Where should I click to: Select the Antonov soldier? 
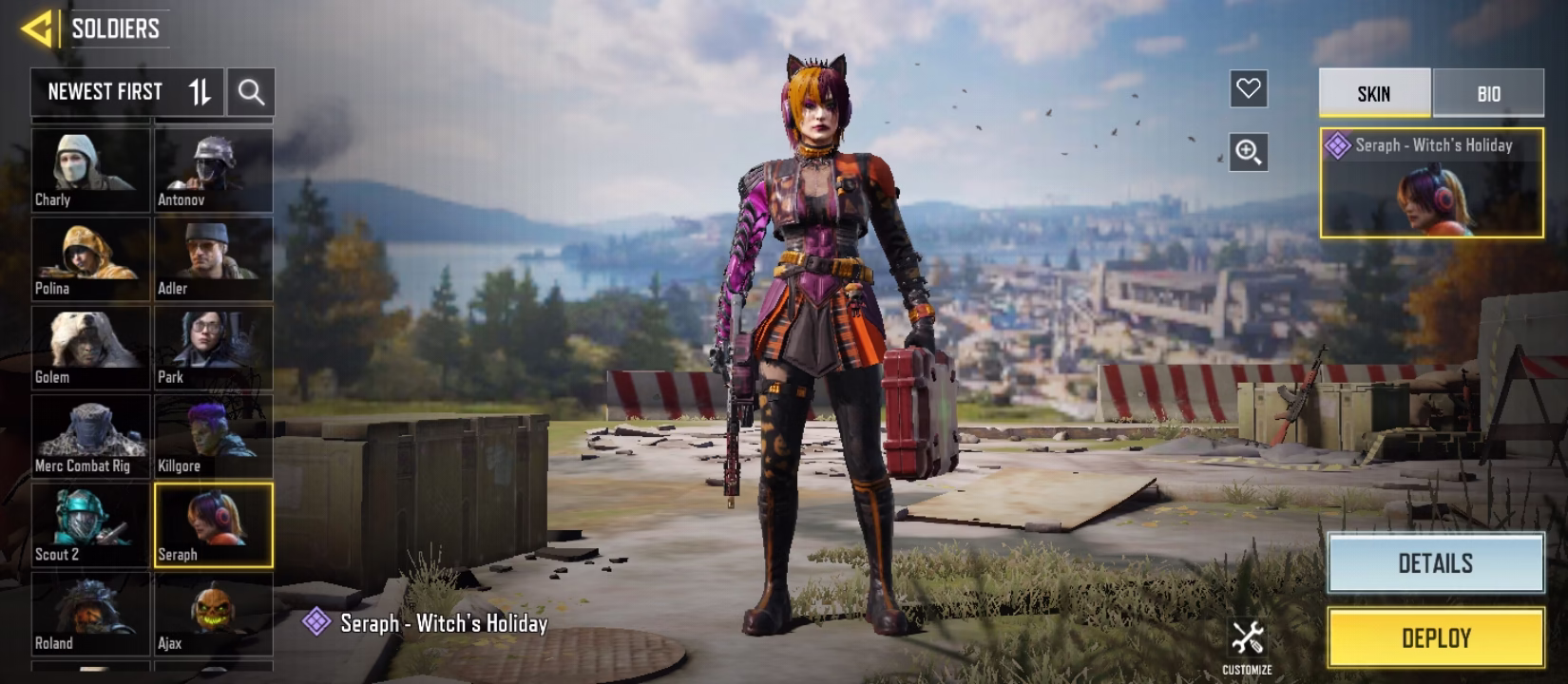click(x=214, y=170)
